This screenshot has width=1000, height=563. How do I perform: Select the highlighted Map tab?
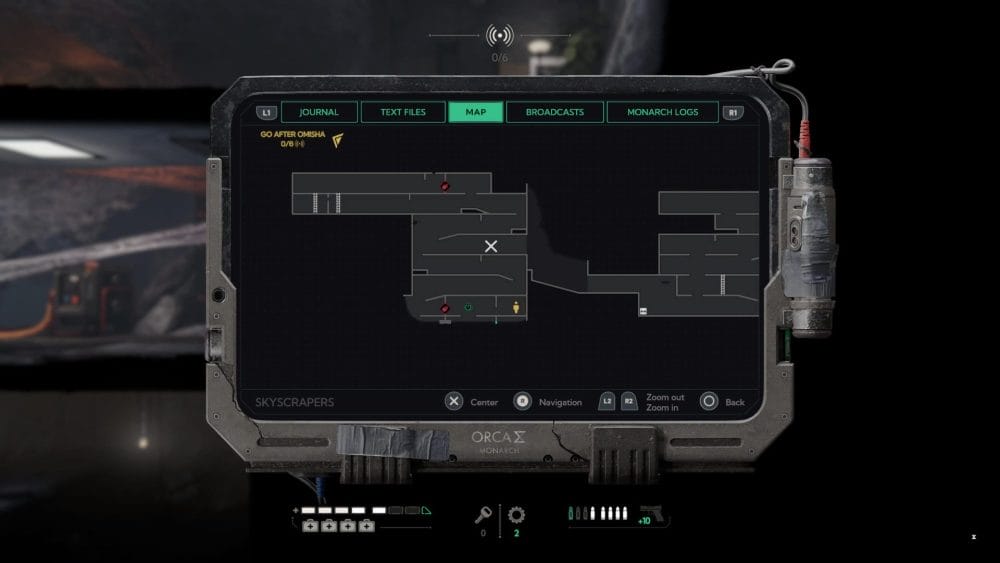[476, 112]
